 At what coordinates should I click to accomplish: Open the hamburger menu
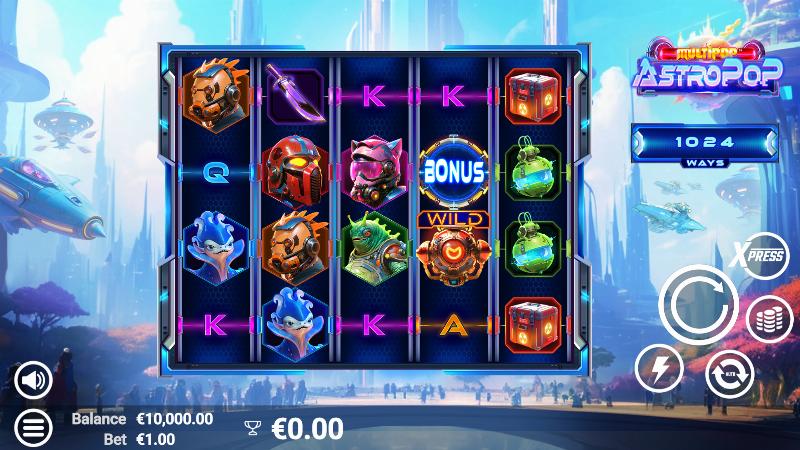pos(33,427)
